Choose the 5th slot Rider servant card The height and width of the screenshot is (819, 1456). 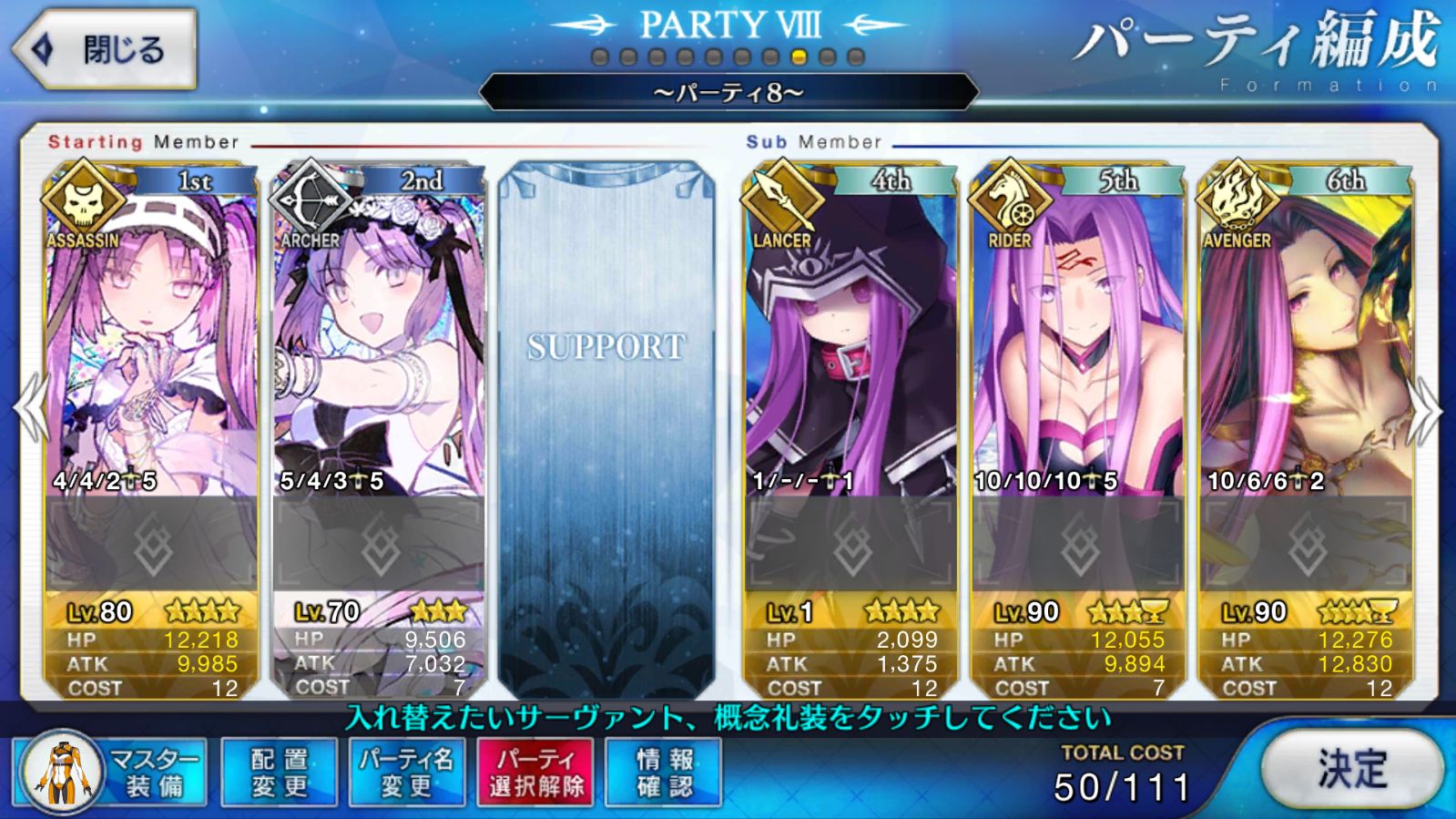point(1079,346)
